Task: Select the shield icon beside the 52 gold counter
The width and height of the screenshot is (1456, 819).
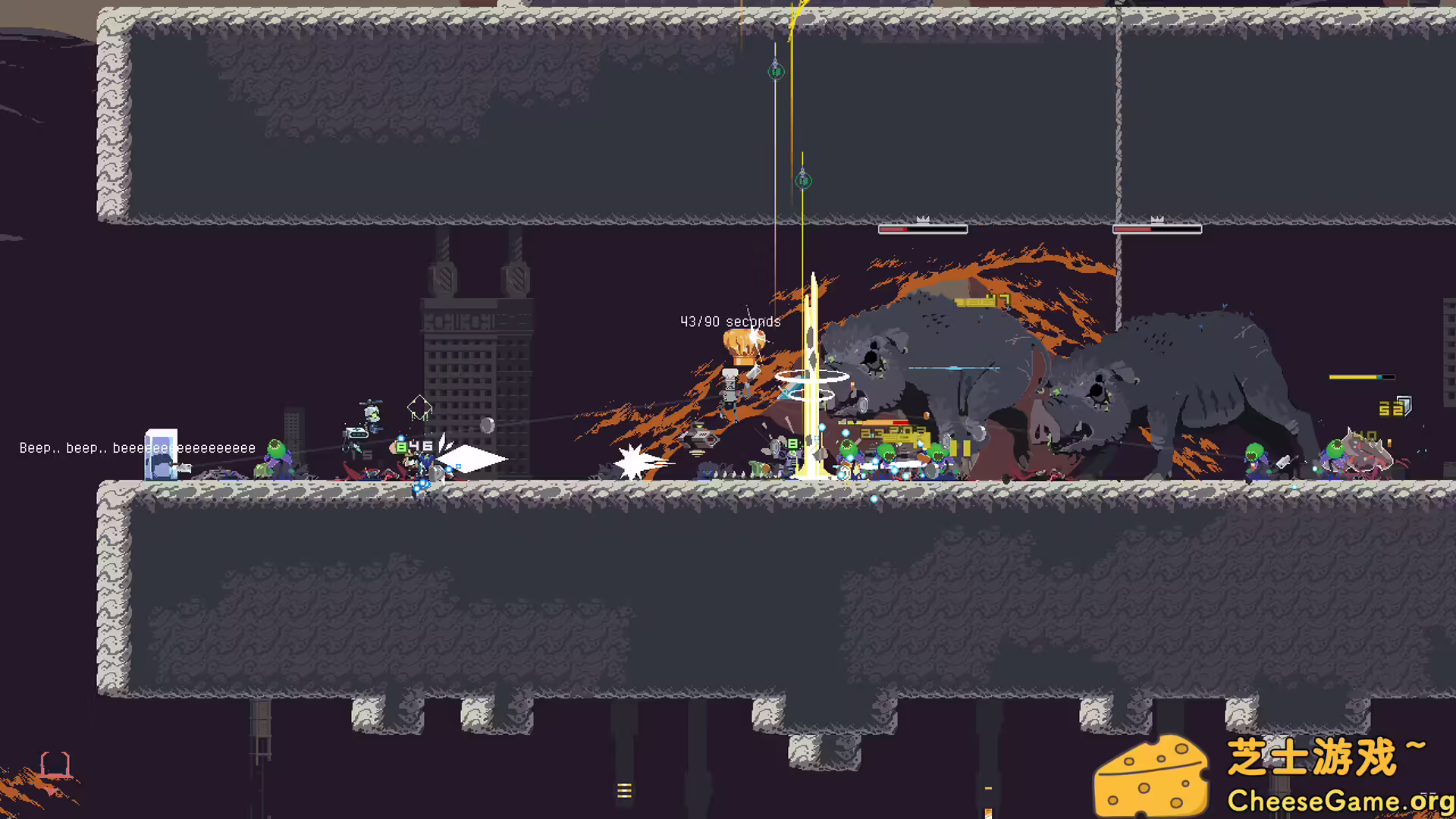Action: [x=1407, y=406]
